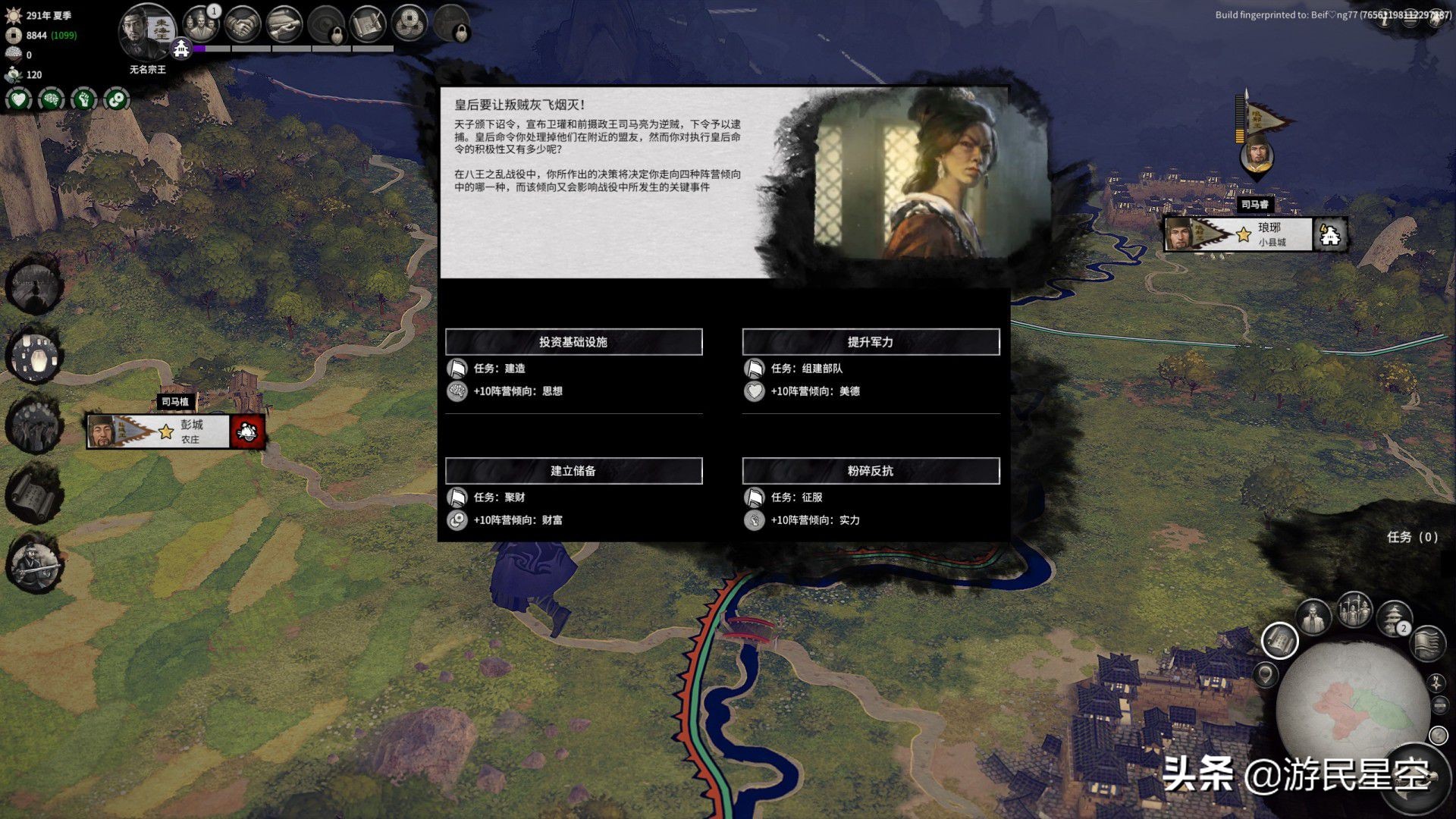
Task: Adjust the minimap zoom control below the compass
Action: point(1439,705)
